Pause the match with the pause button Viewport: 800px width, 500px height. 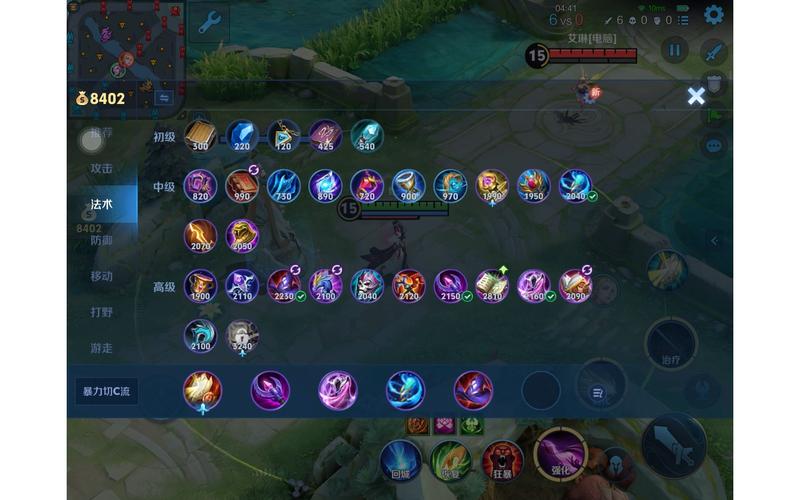(675, 50)
